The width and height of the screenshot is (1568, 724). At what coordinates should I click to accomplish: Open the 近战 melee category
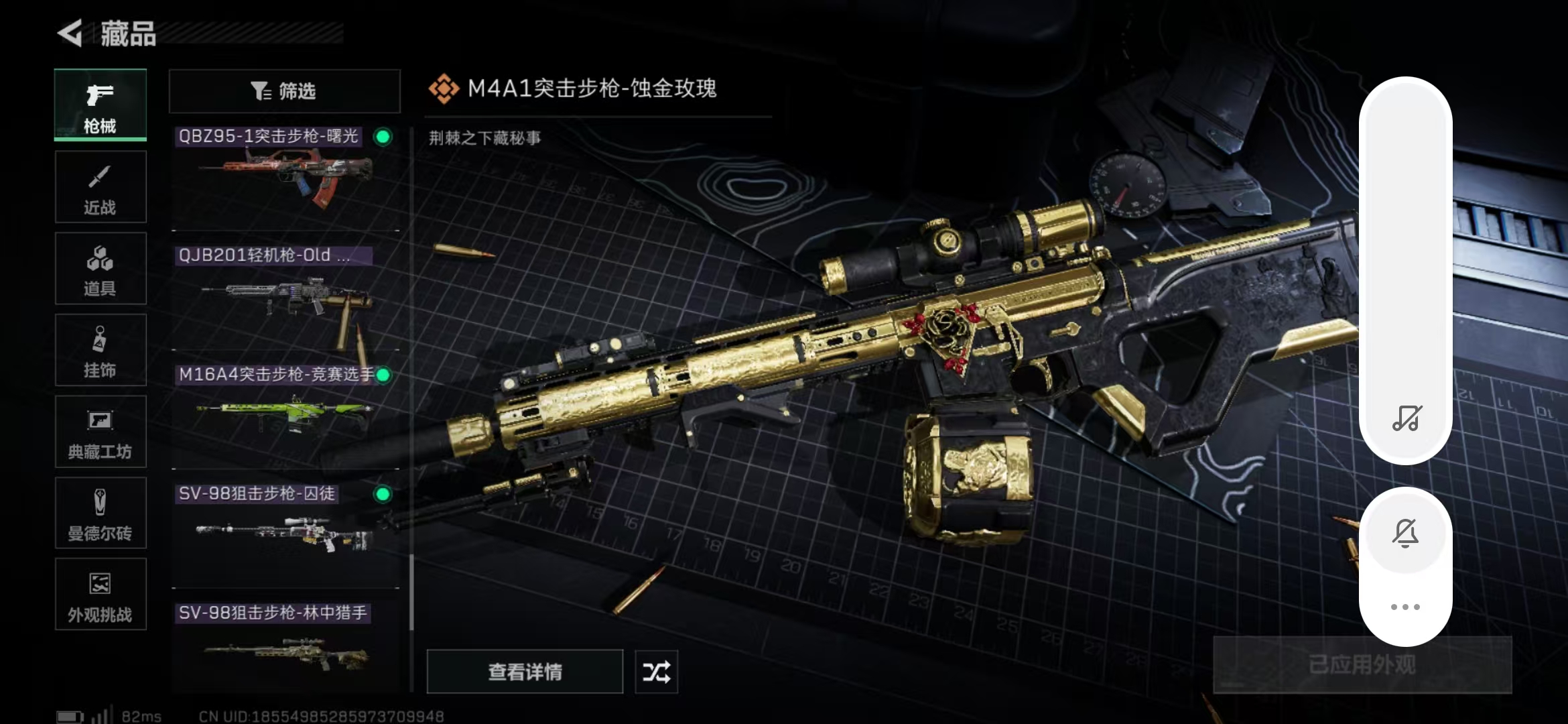101,187
